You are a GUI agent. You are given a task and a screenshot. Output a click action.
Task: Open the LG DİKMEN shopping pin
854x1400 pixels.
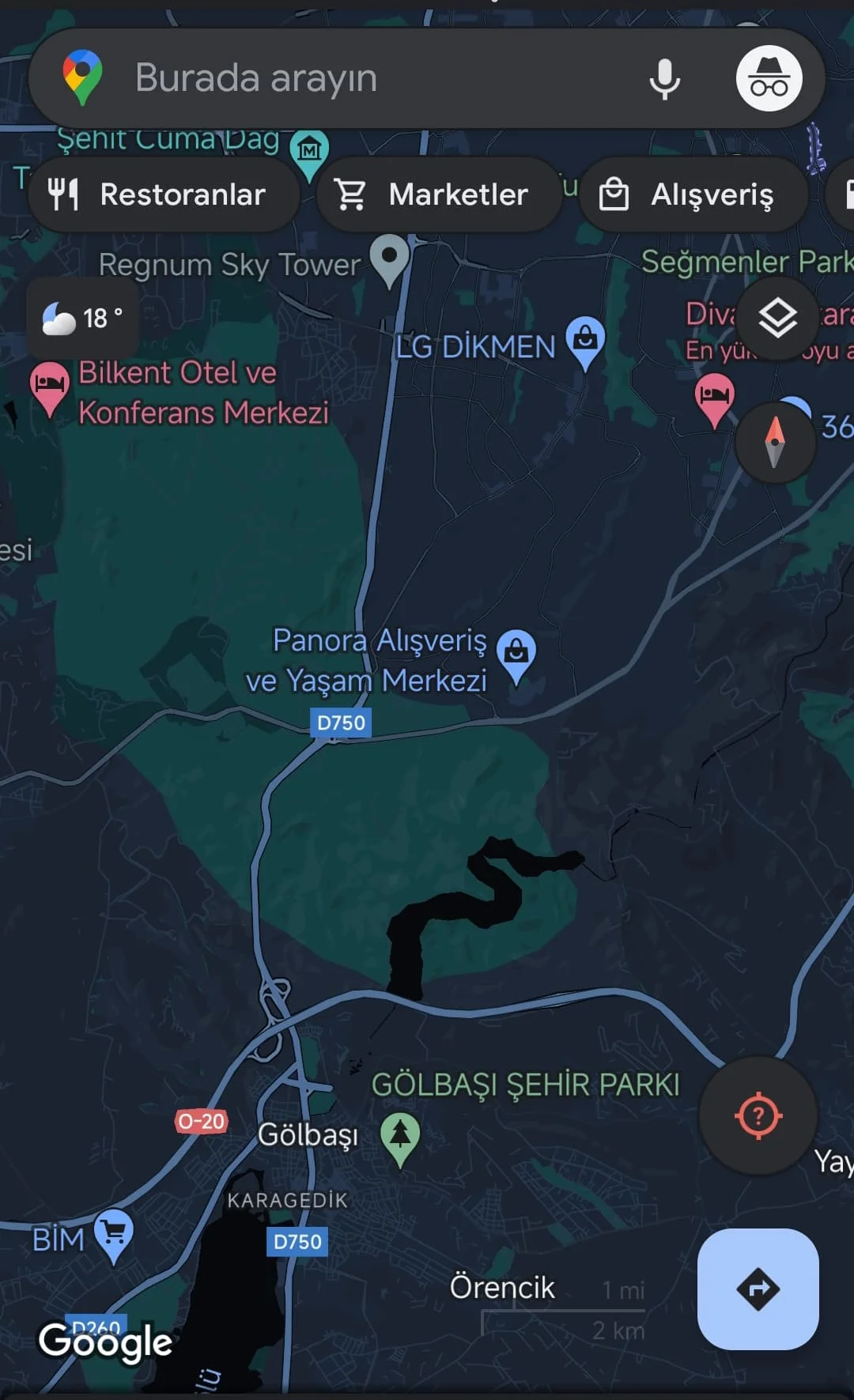(585, 341)
